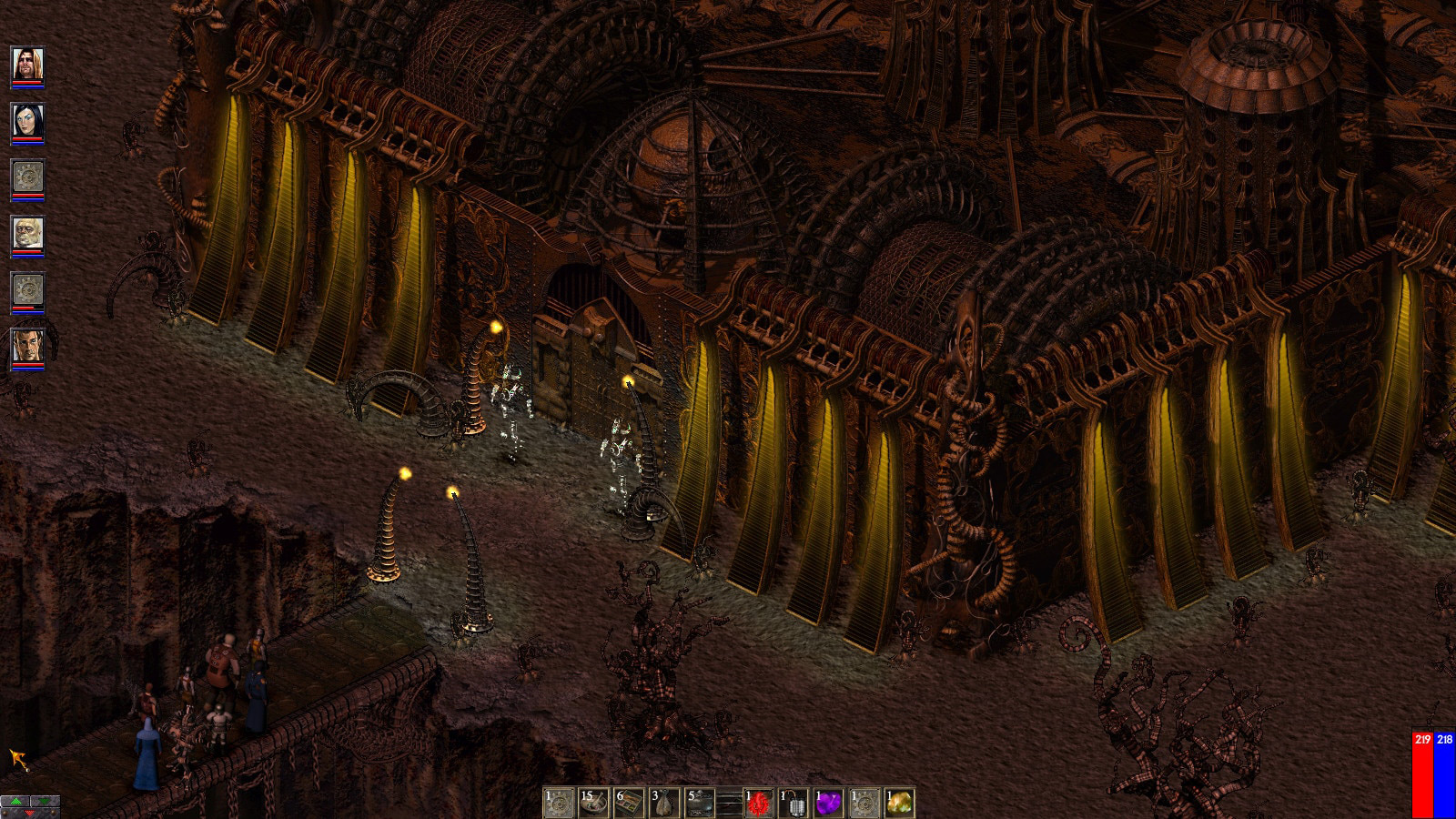
Task: Activate the red flame emblem slot
Action: tap(758, 803)
